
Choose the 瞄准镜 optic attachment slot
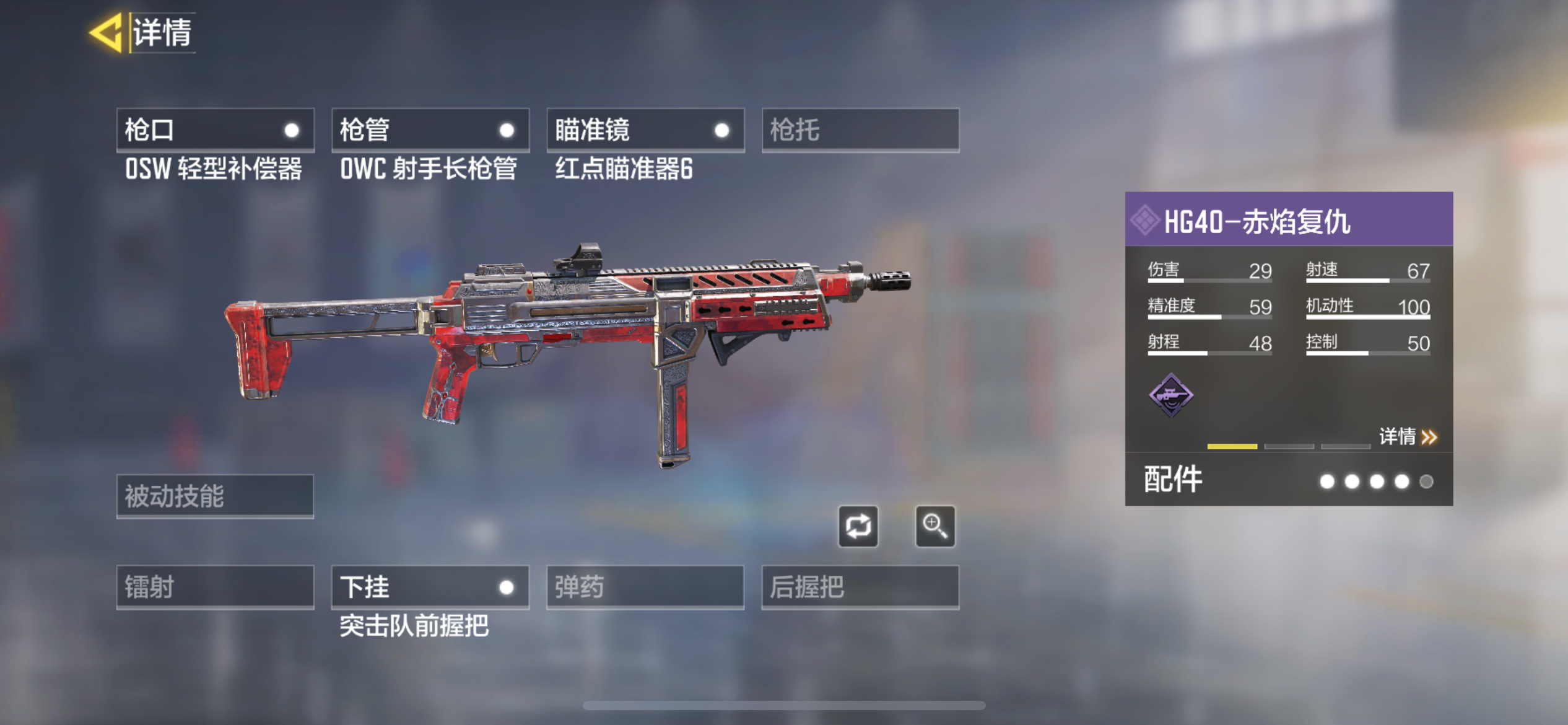pyautogui.click(x=645, y=130)
